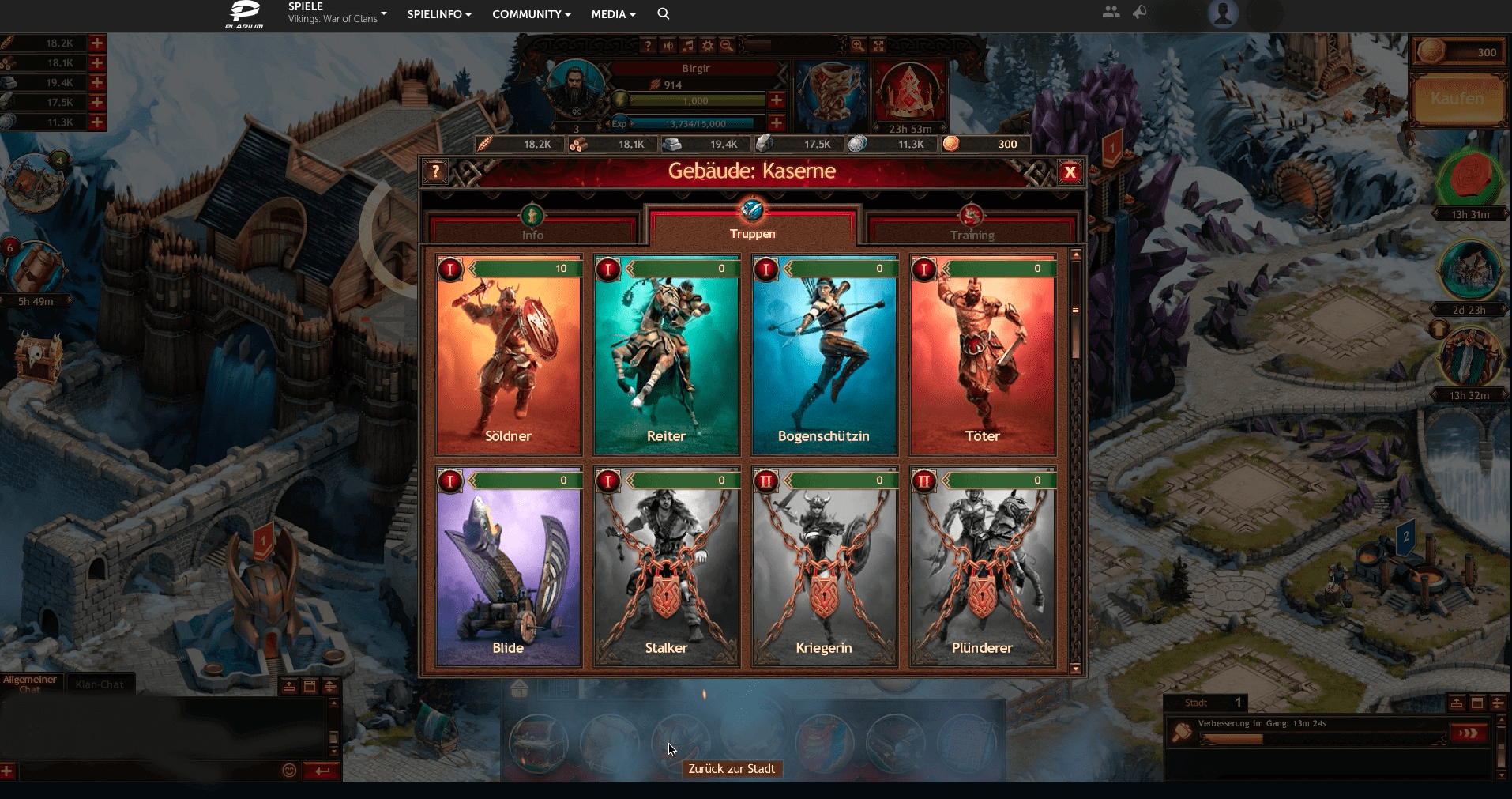This screenshot has width=1512, height=799.
Task: Click the Kaufen gold purchase button
Action: [1457, 100]
